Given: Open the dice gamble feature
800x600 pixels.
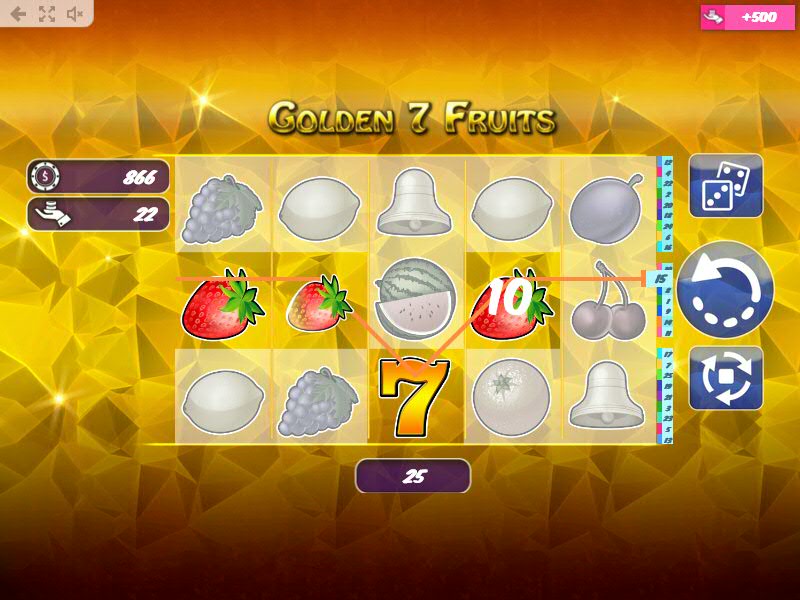Looking at the screenshot, I should [726, 186].
